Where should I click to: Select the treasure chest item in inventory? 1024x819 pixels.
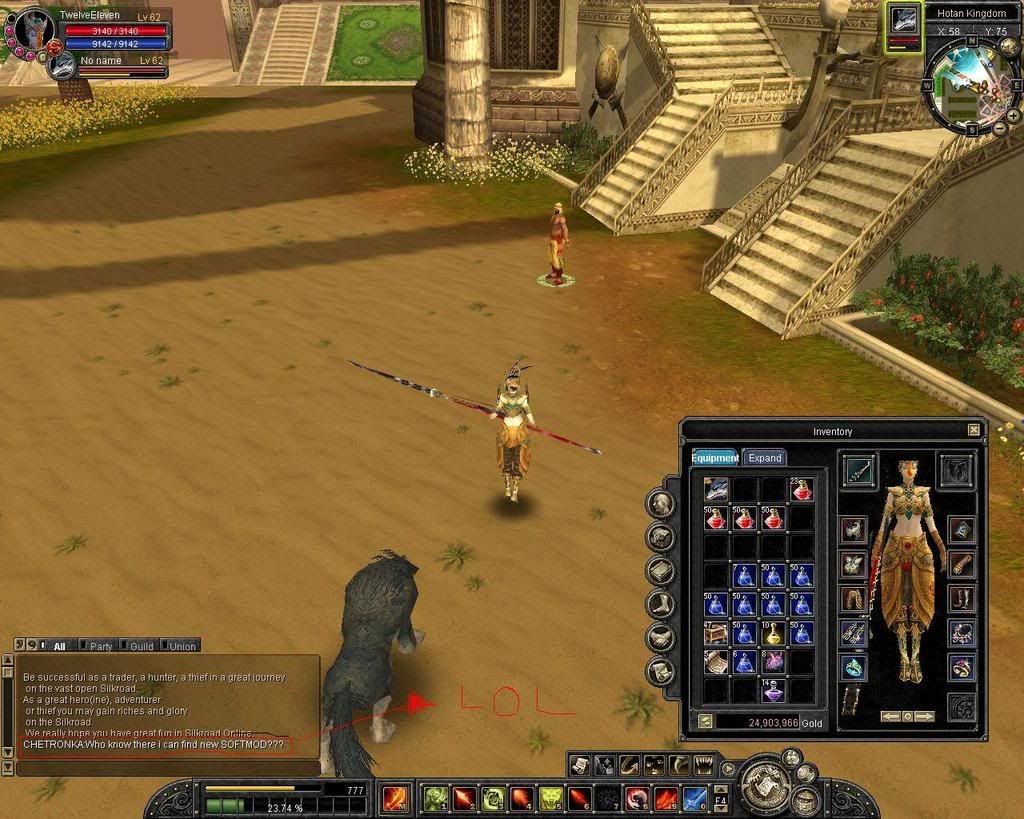715,633
